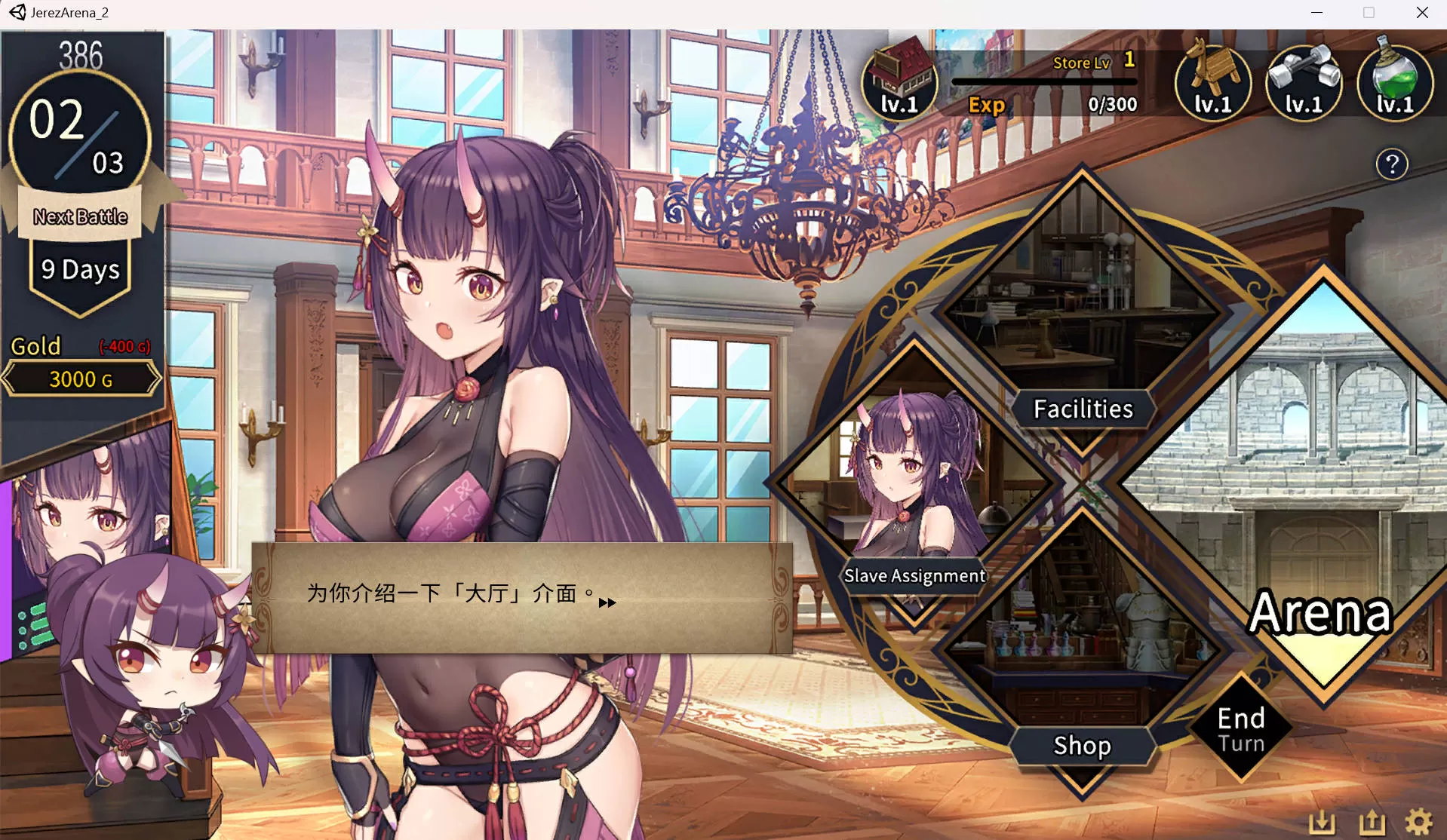Go to the Arena

click(x=1320, y=611)
